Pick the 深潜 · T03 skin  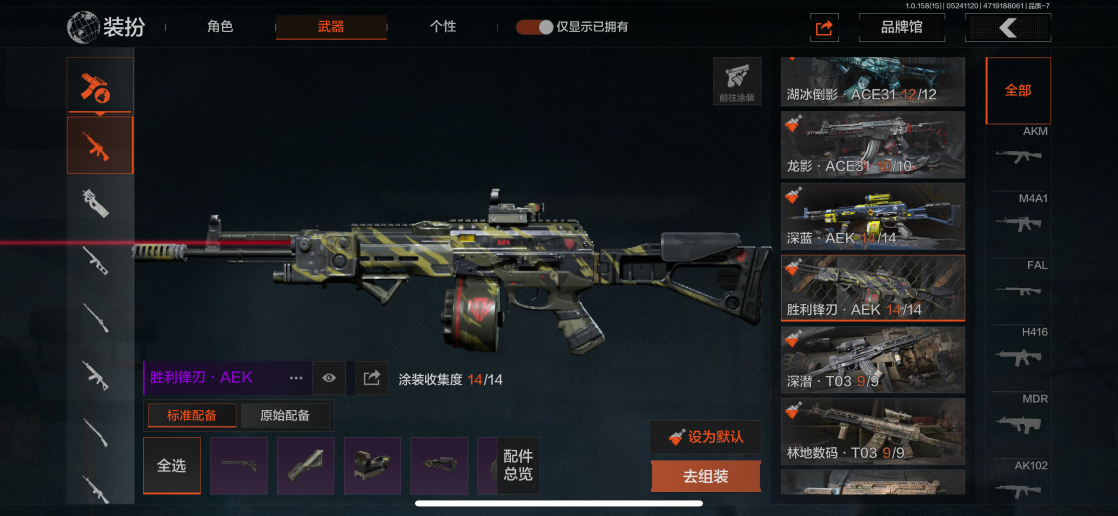(x=873, y=359)
